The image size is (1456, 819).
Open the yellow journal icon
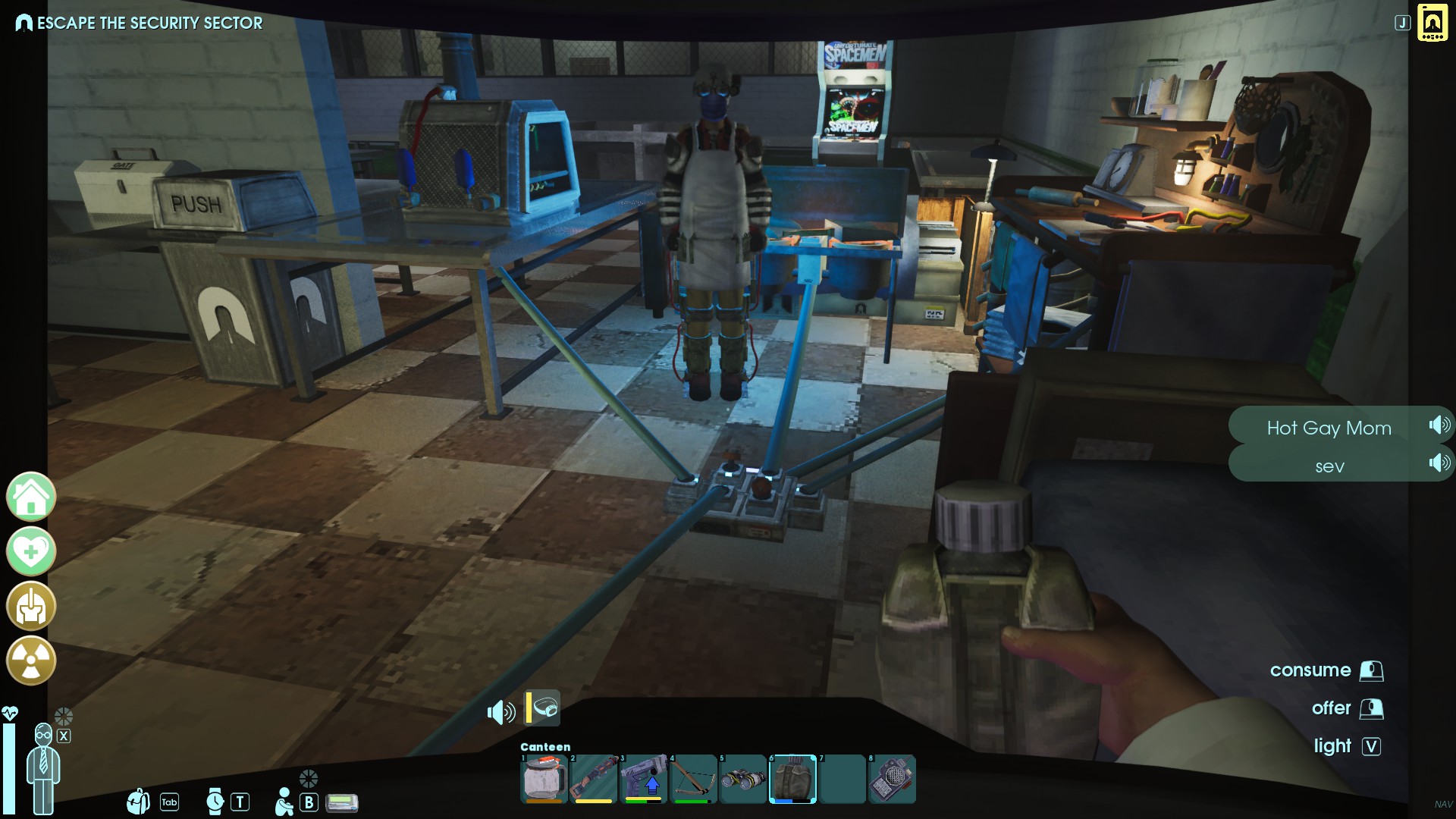click(x=1432, y=23)
